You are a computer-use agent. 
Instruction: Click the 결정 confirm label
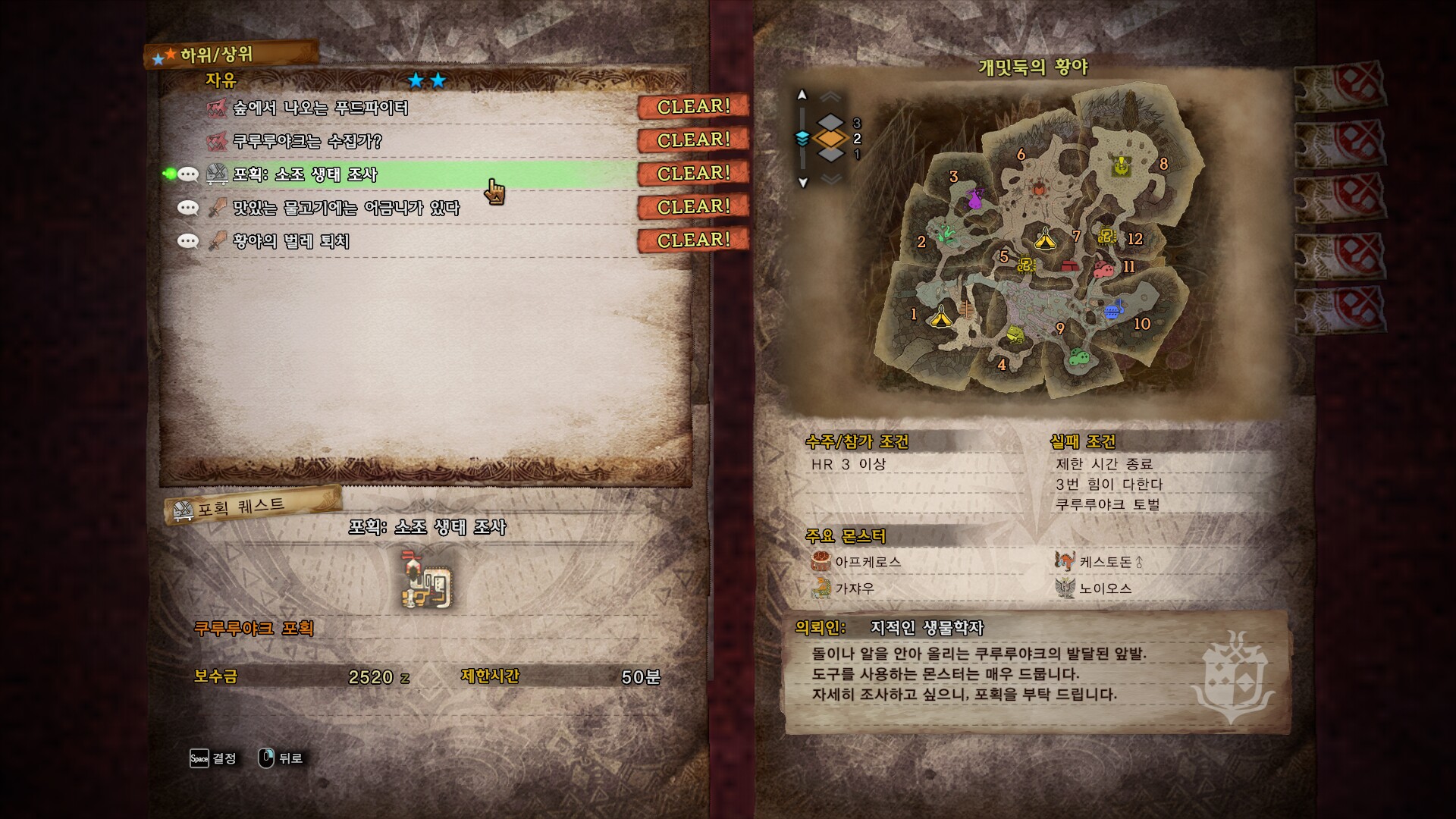224,758
